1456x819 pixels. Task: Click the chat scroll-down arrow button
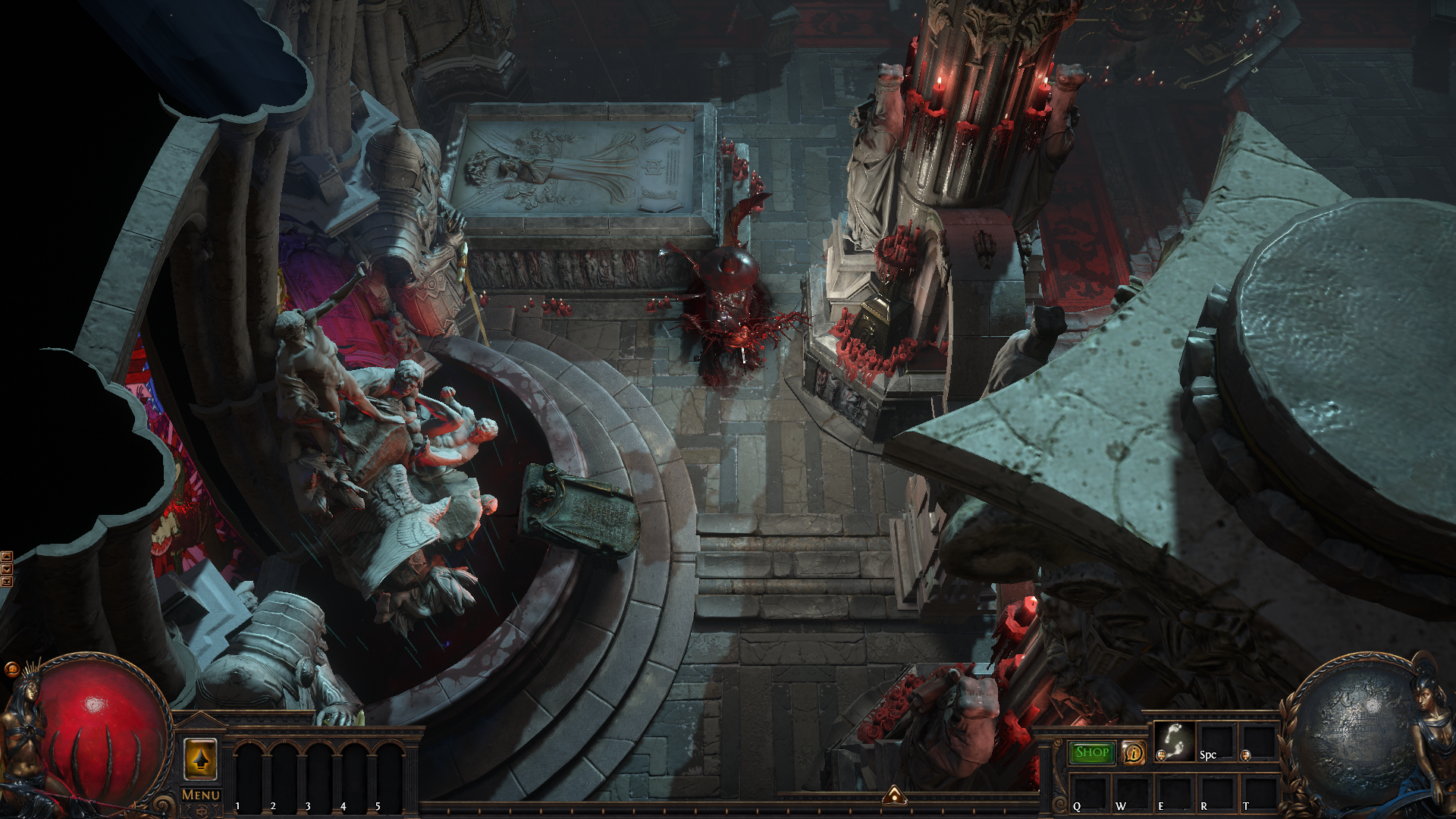click(7, 569)
